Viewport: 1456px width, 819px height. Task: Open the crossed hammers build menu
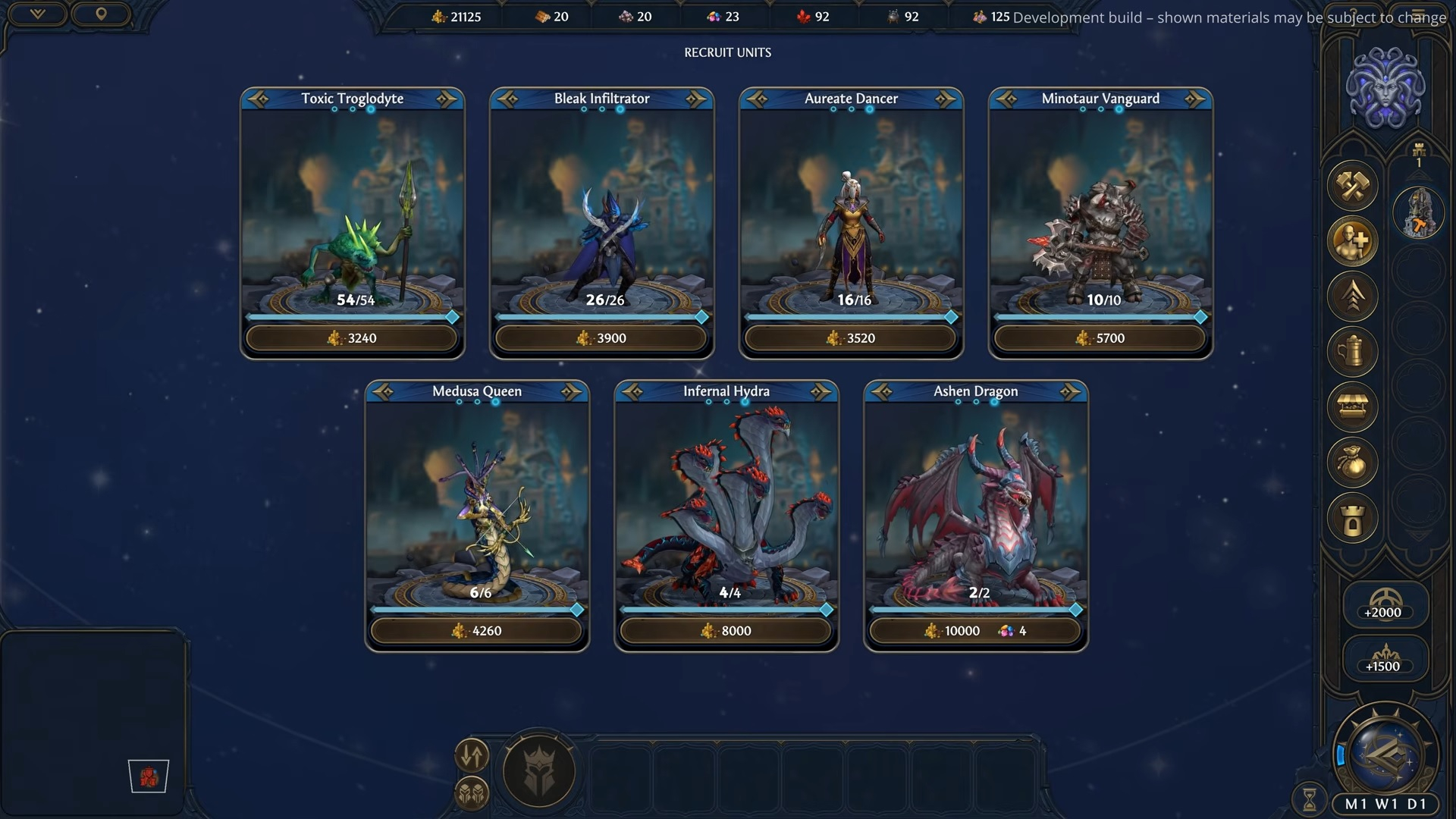pos(1353,186)
